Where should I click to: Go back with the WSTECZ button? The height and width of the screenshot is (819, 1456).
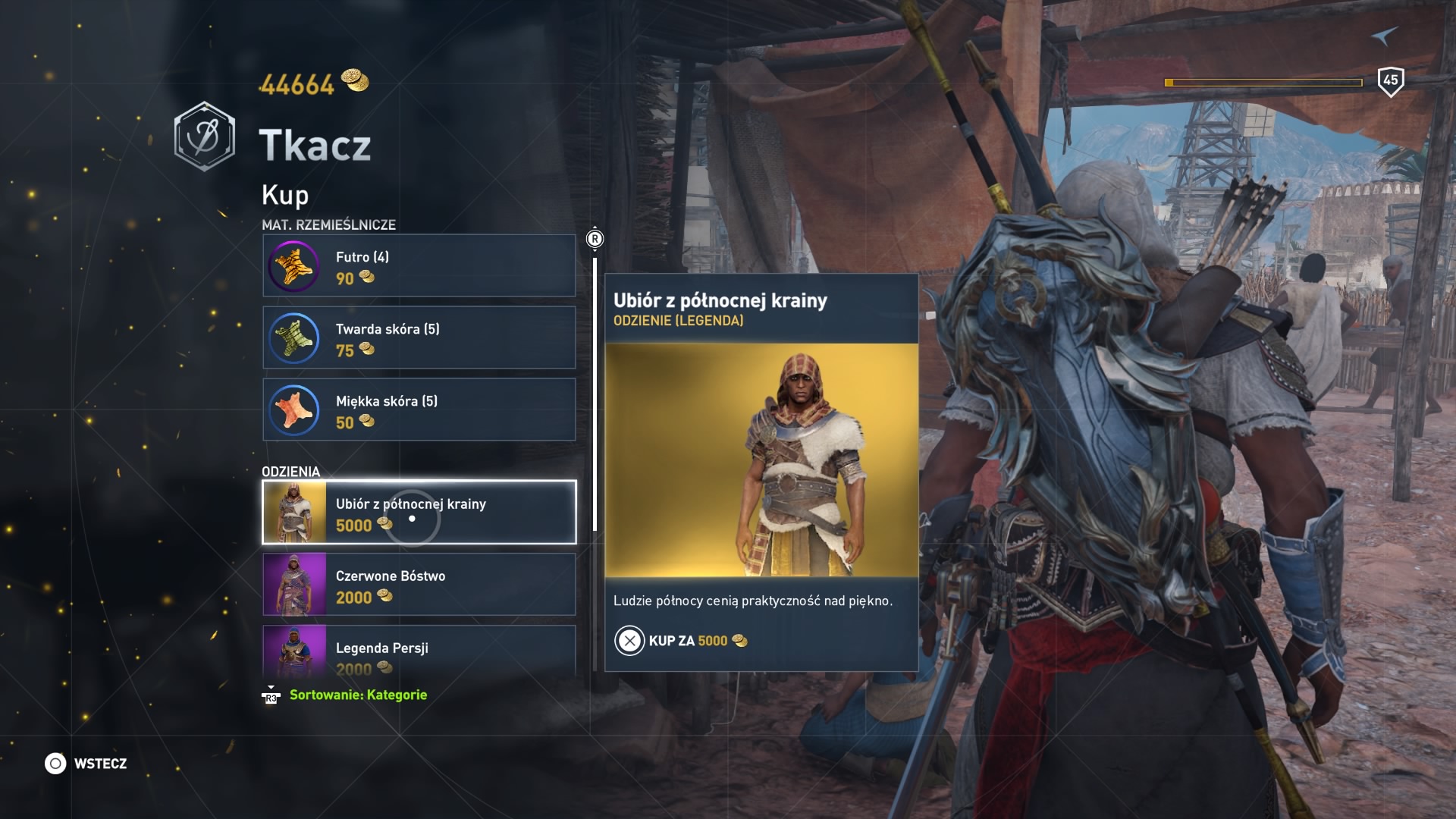[86, 764]
